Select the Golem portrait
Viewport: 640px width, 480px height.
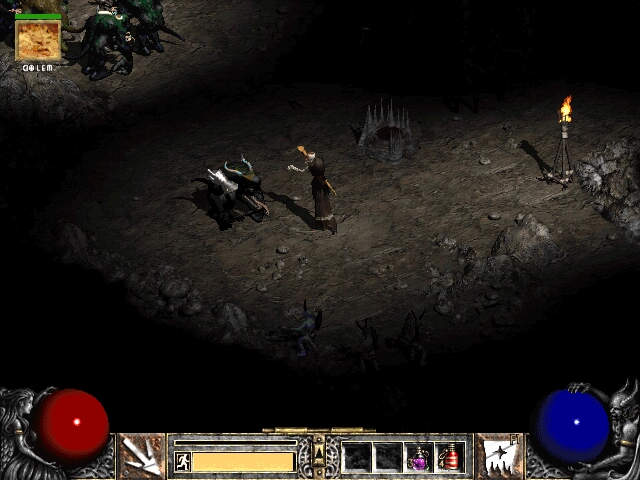tap(38, 40)
